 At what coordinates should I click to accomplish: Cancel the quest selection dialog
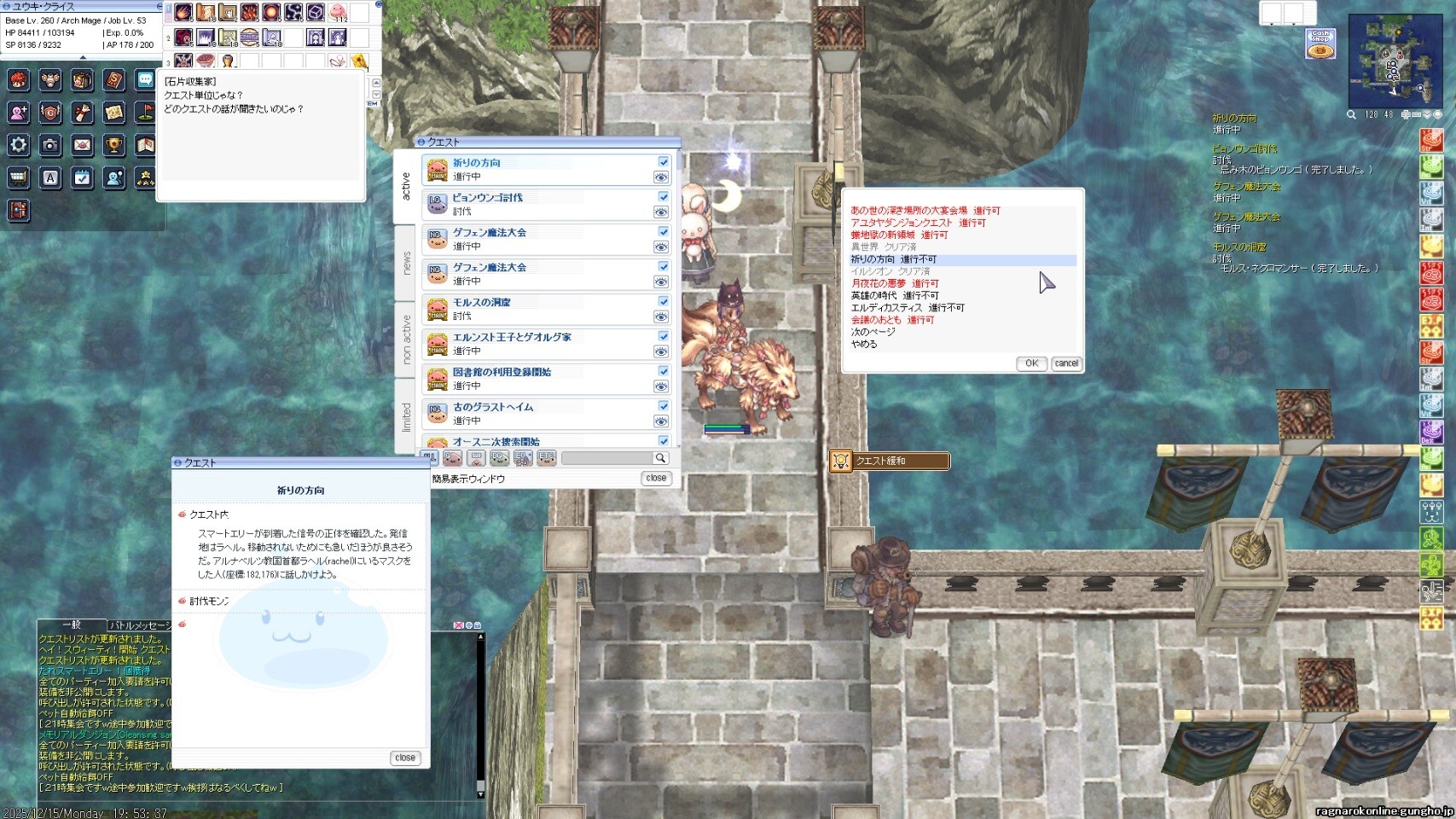pyautogui.click(x=1066, y=363)
